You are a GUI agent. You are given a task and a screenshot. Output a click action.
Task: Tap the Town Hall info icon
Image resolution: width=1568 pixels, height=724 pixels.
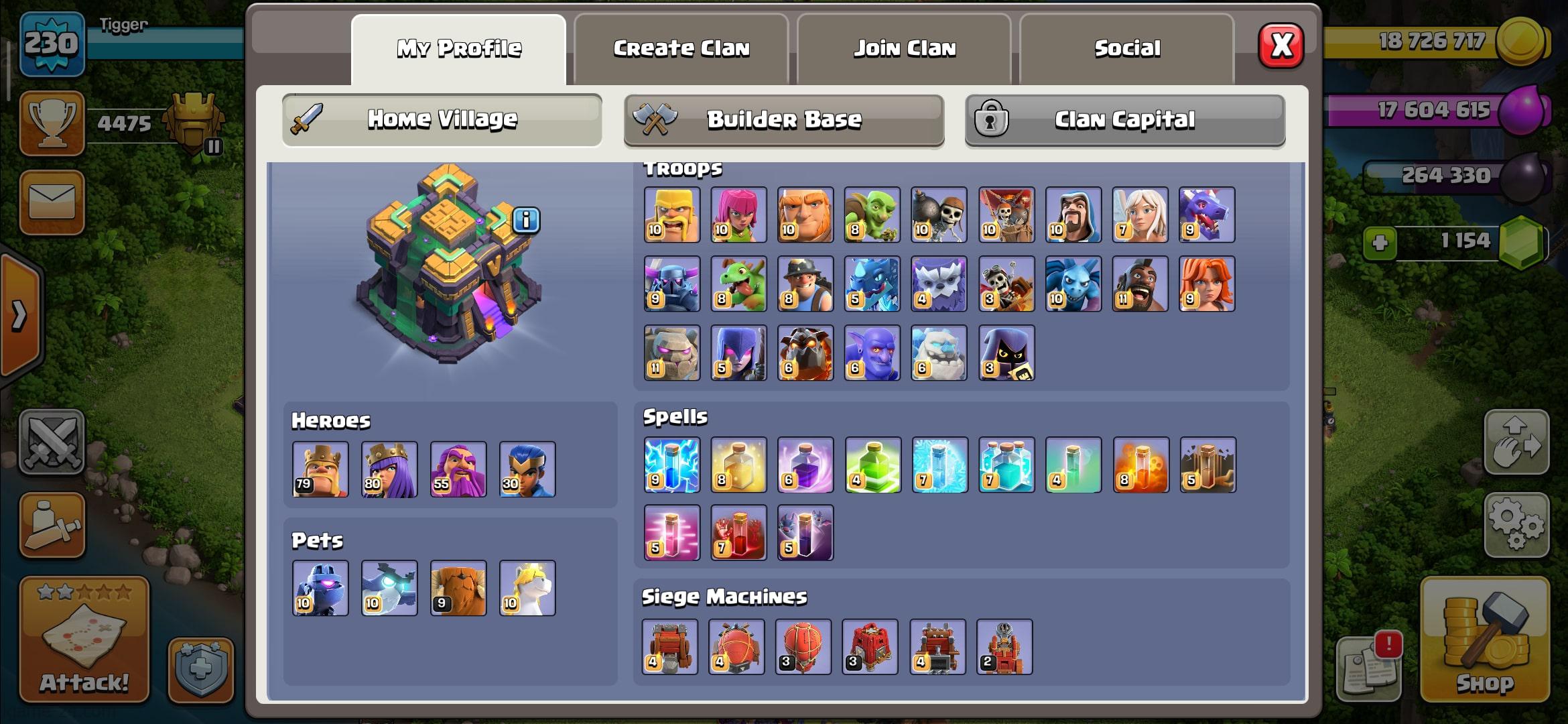coord(526,220)
